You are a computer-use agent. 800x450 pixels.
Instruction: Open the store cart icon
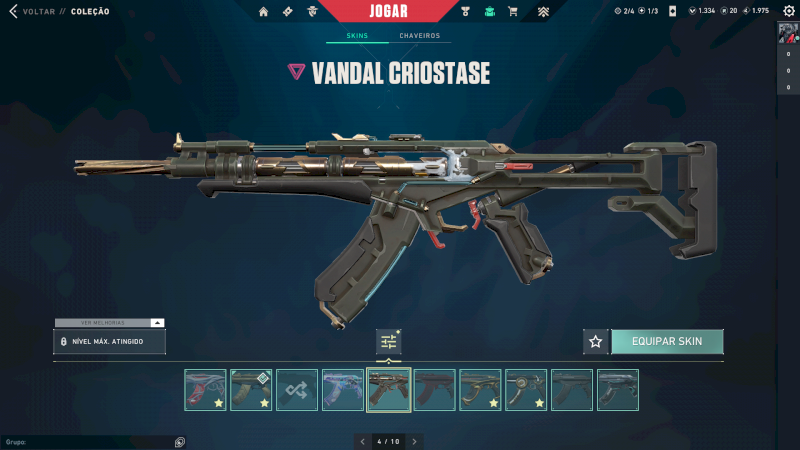pyautogui.click(x=513, y=12)
